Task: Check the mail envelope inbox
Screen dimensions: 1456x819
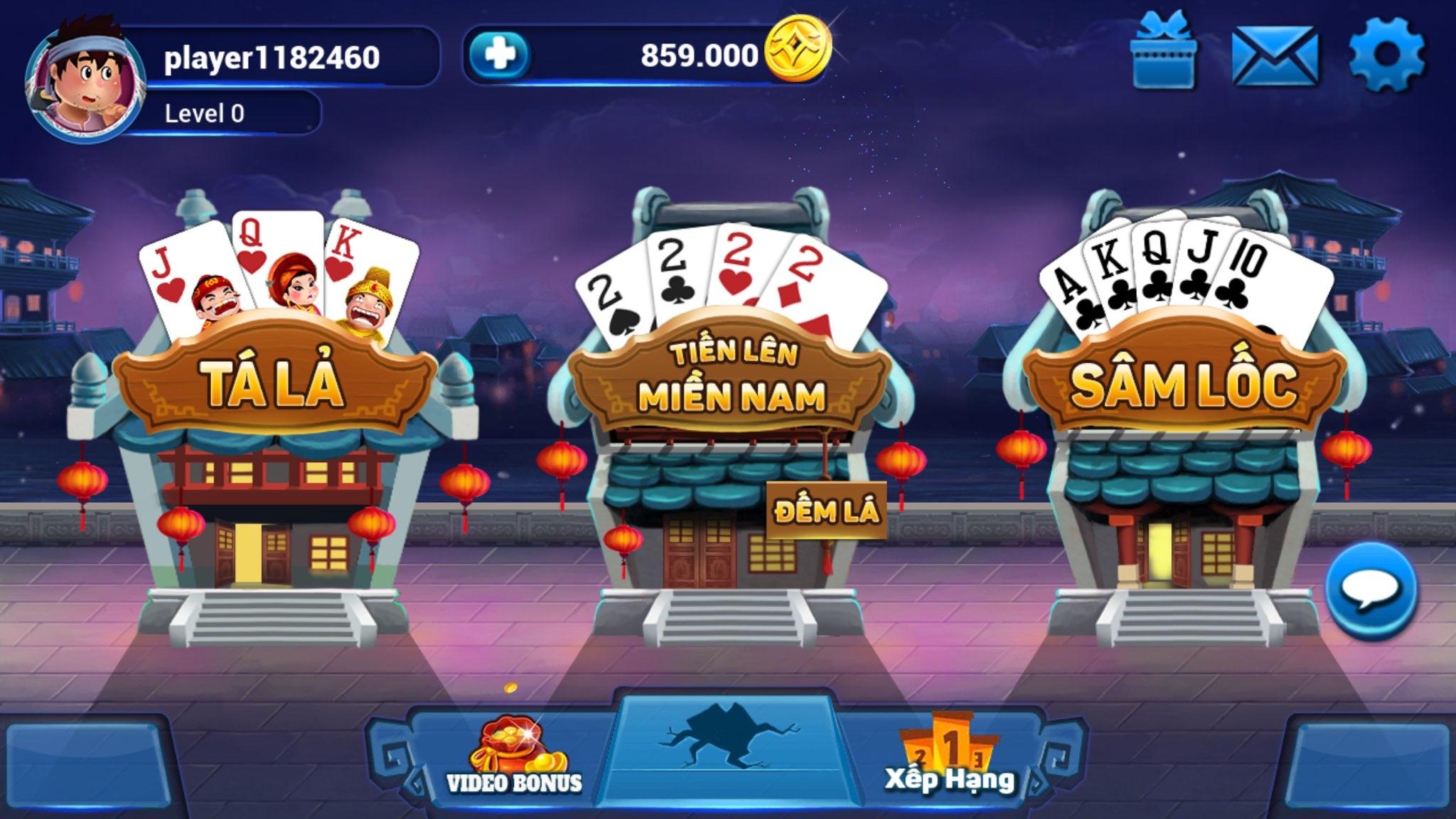Action: coord(1274,56)
